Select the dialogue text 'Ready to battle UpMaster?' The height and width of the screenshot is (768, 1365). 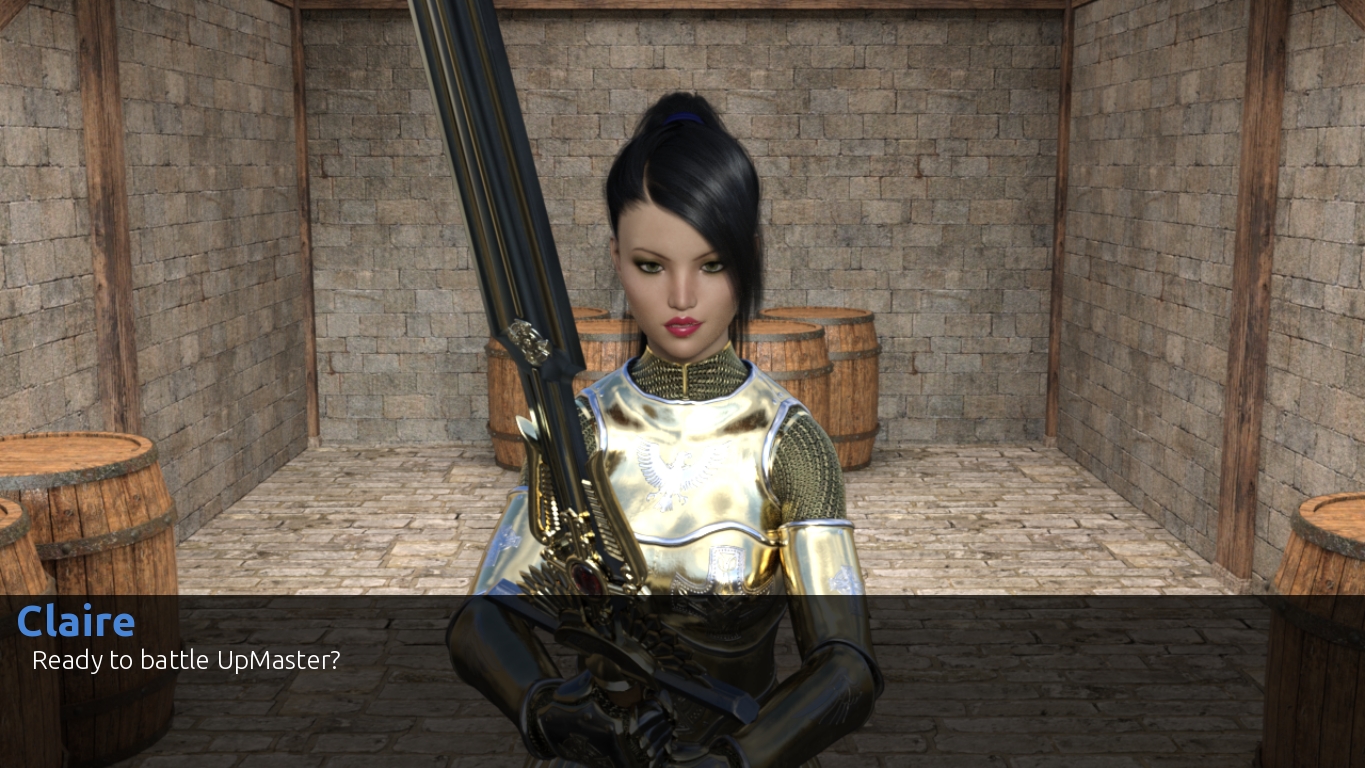[185, 660]
